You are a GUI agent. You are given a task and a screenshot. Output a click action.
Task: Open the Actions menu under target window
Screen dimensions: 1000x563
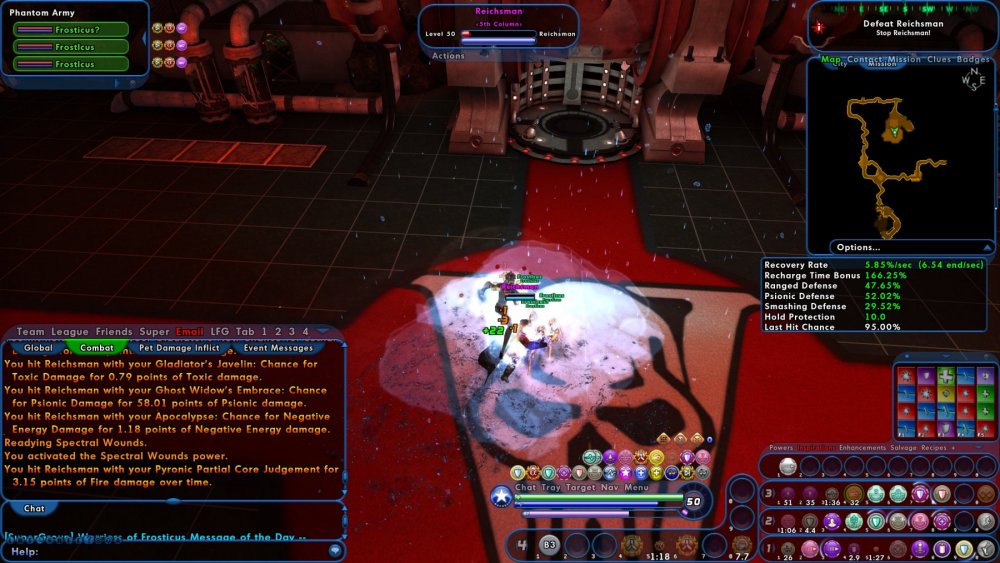pos(448,56)
